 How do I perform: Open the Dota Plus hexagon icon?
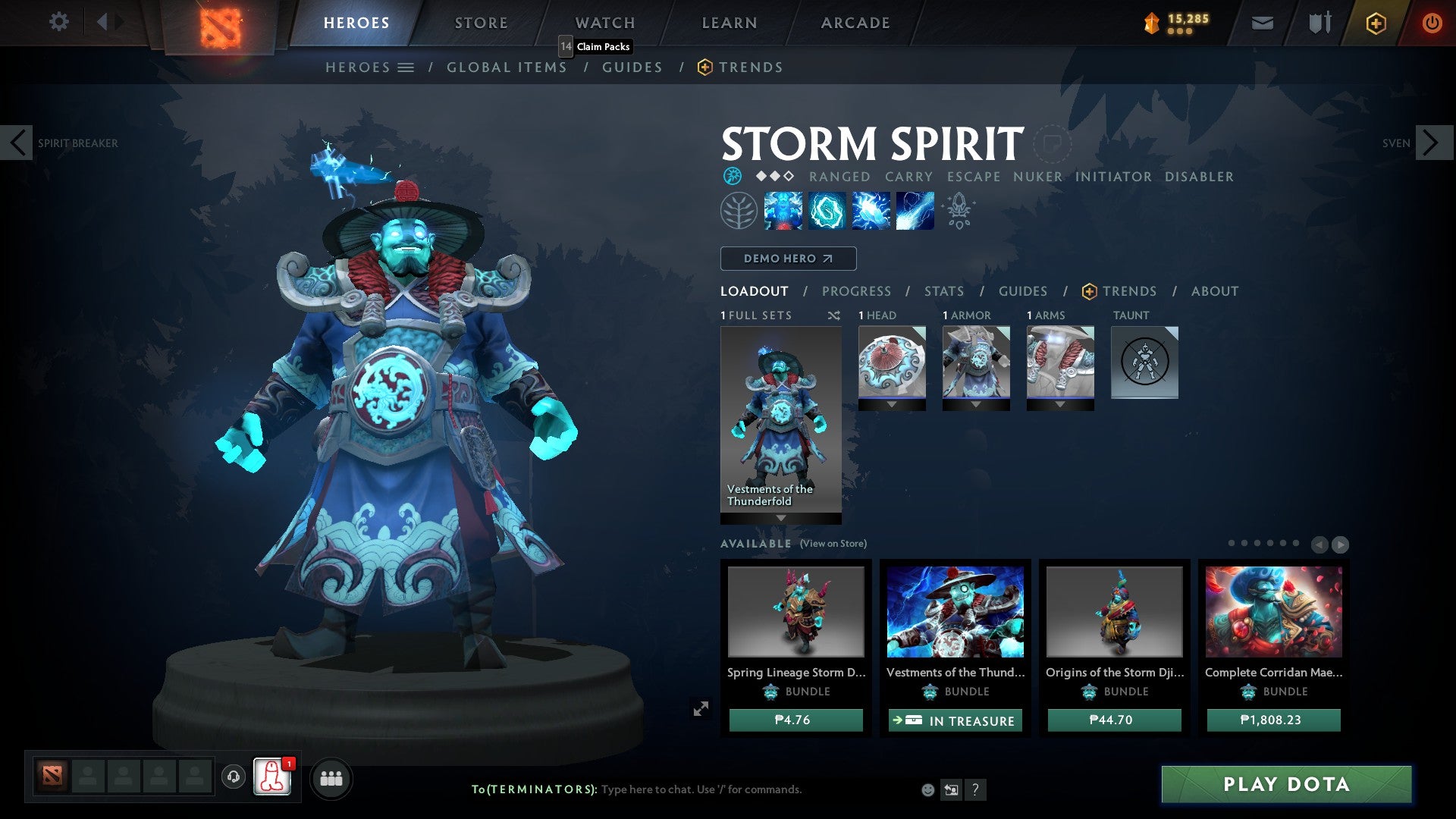coord(1375,23)
